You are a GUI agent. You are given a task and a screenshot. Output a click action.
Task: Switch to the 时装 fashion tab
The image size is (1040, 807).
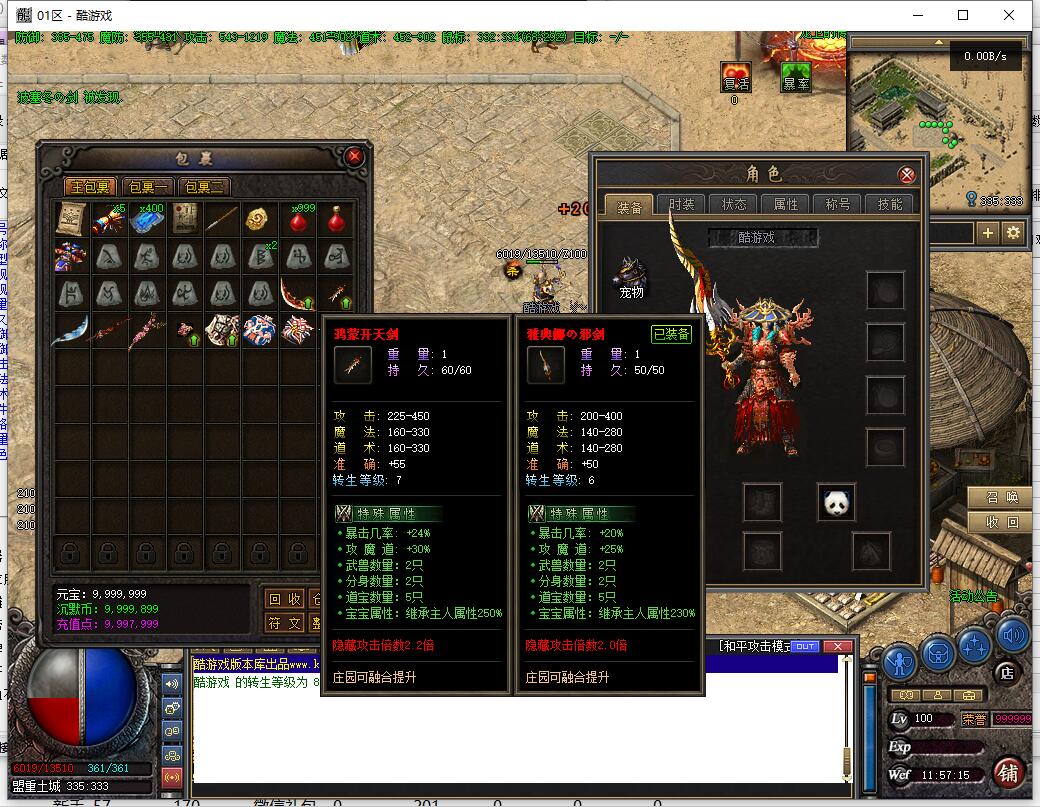tap(681, 204)
